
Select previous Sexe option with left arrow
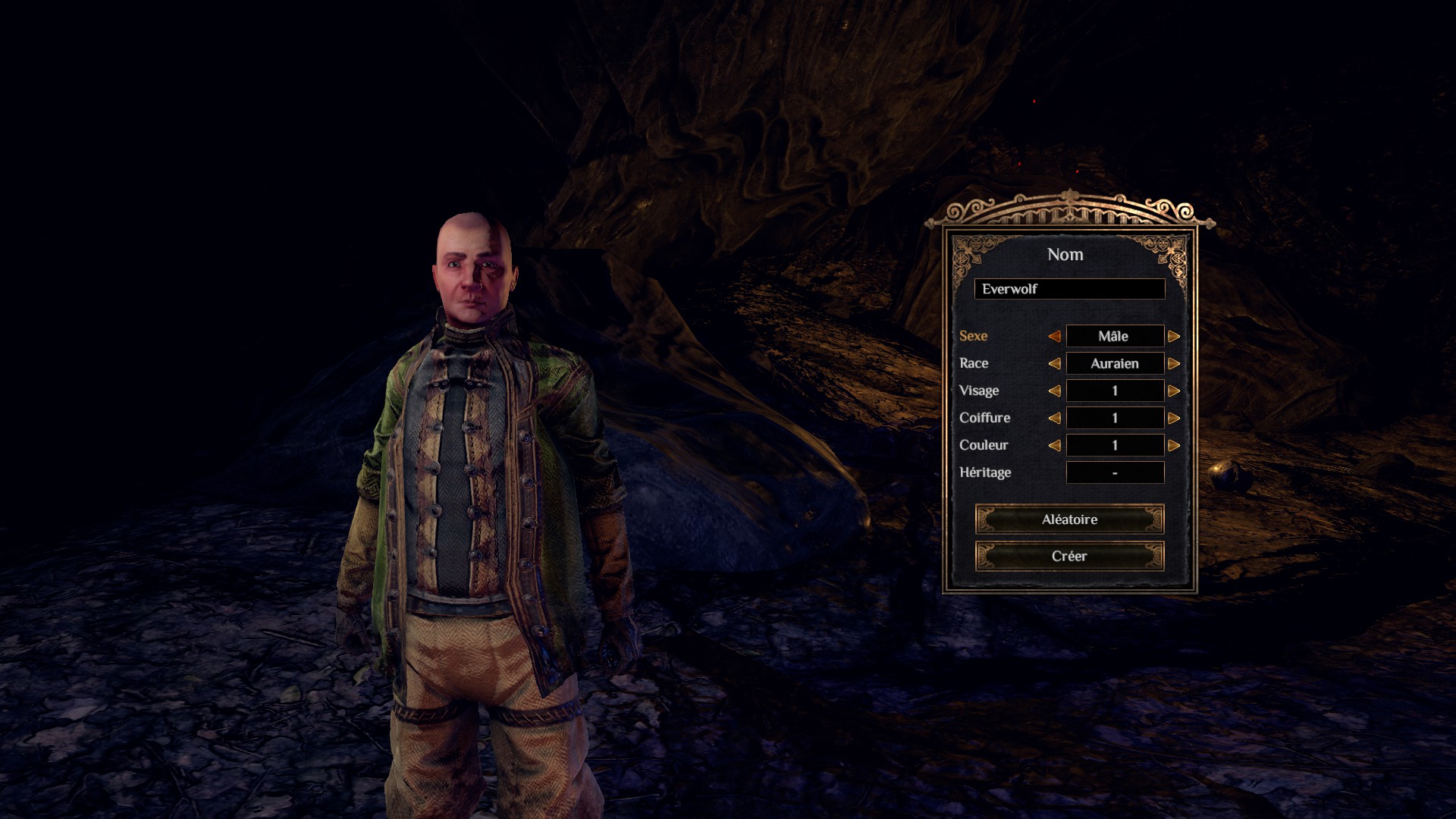[x=1054, y=336]
